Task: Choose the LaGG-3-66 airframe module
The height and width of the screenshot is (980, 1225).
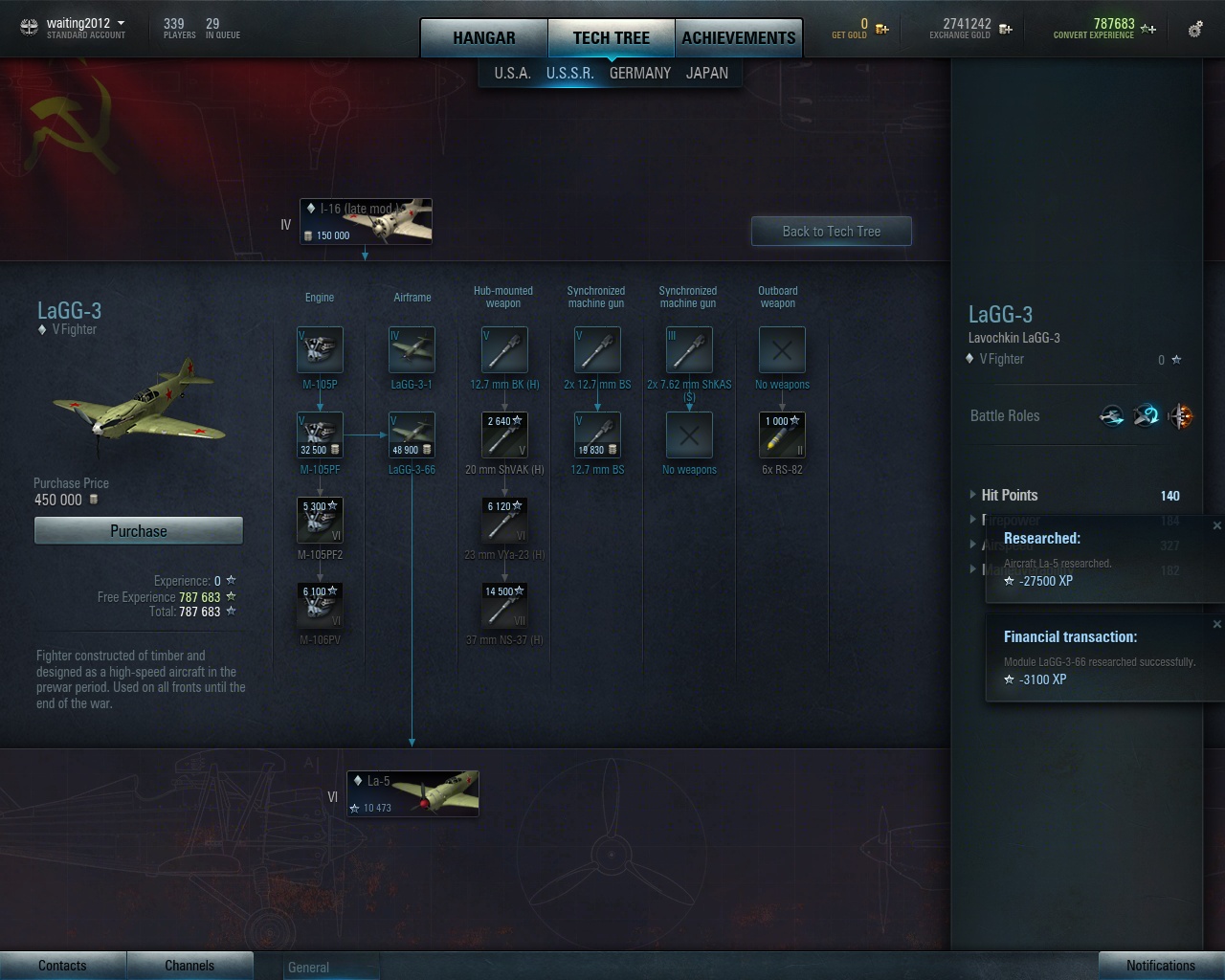Action: [x=412, y=435]
